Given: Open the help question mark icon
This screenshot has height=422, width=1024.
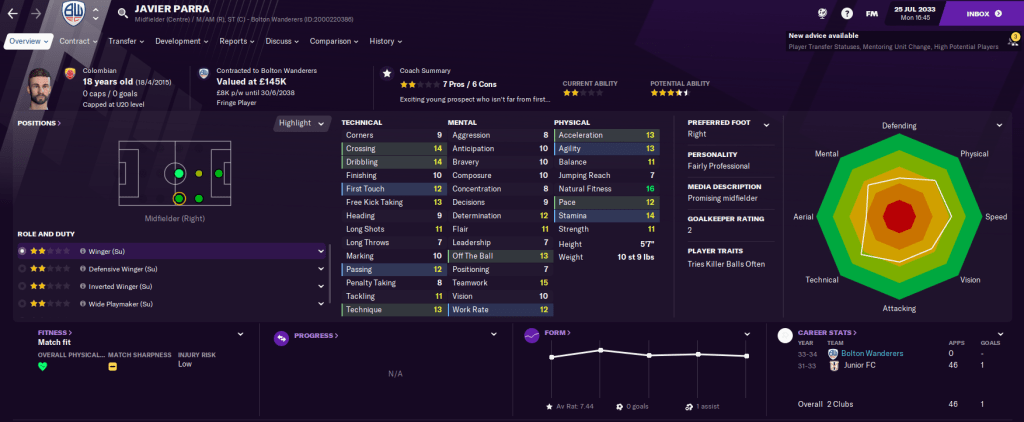Looking at the screenshot, I should [x=846, y=14].
